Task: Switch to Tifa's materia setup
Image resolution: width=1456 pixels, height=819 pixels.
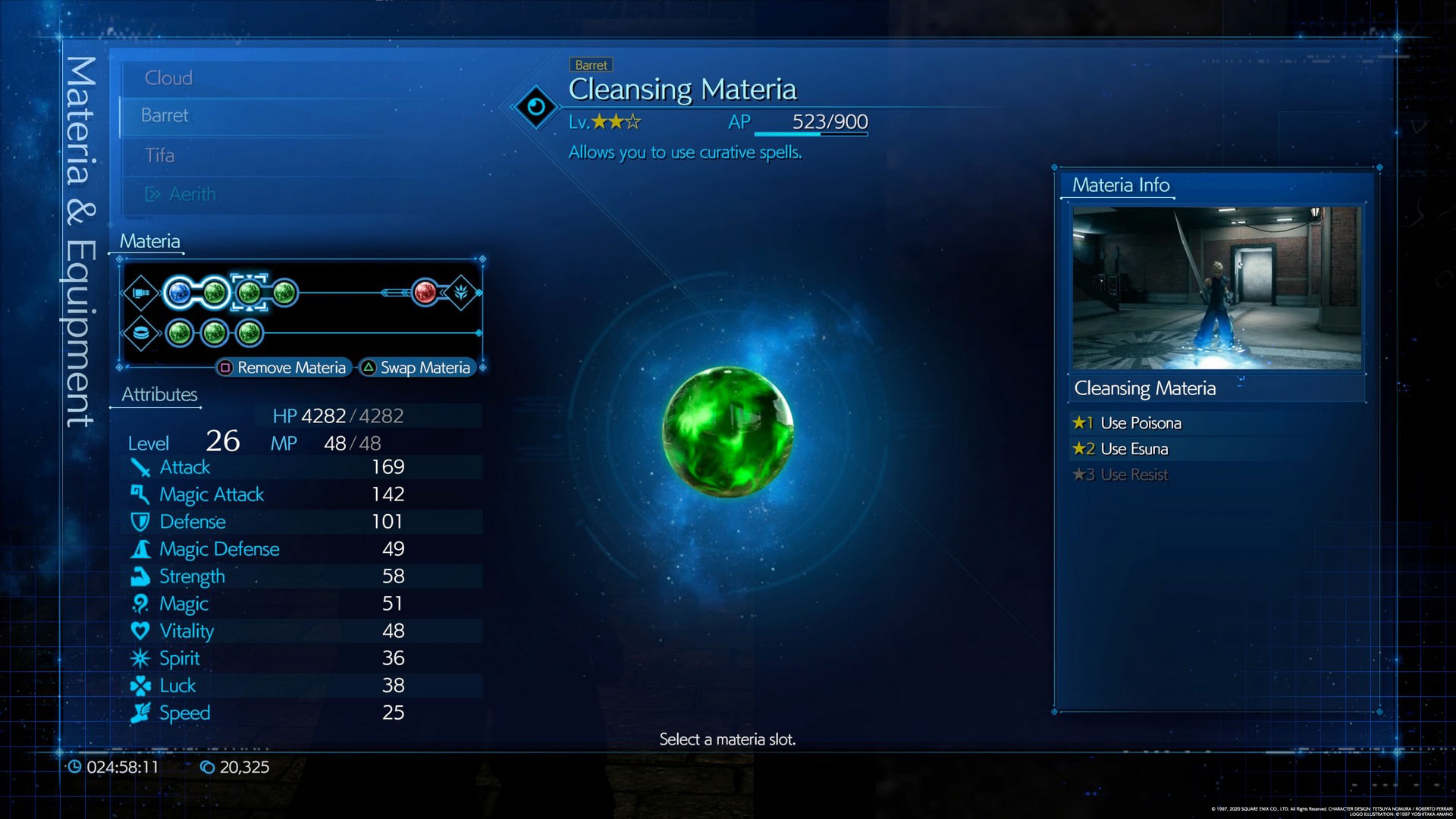Action: point(159,155)
